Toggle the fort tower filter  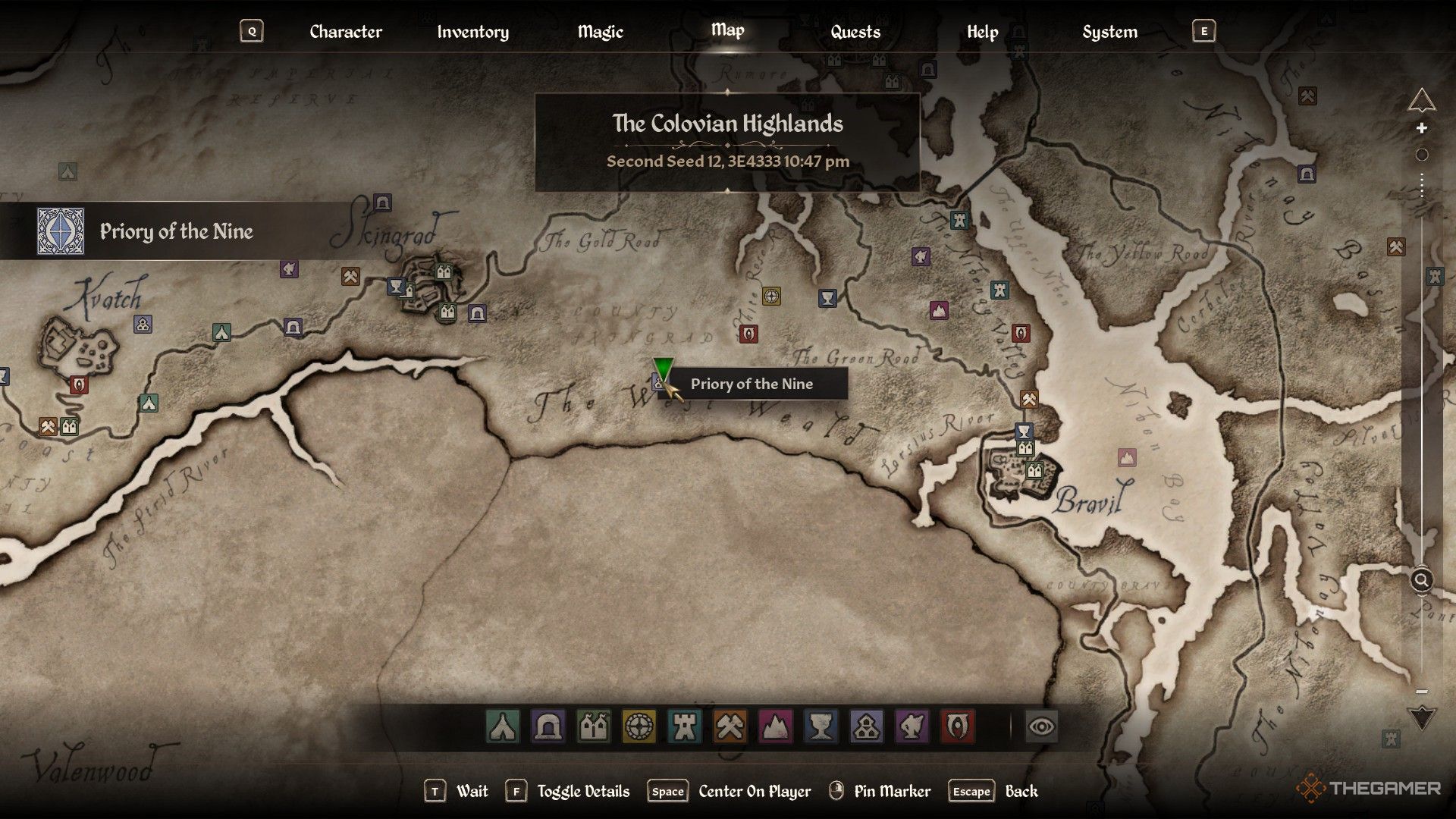click(x=684, y=726)
